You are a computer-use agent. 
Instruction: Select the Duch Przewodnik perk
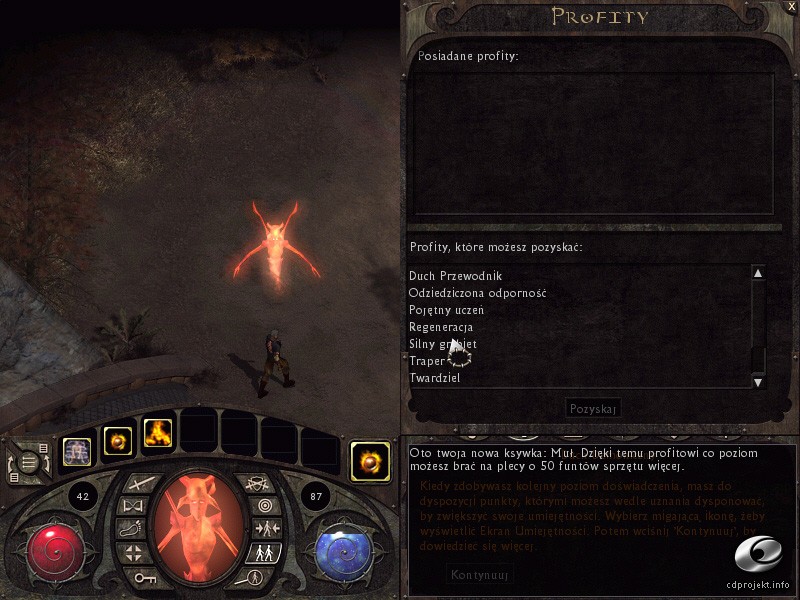click(x=455, y=276)
